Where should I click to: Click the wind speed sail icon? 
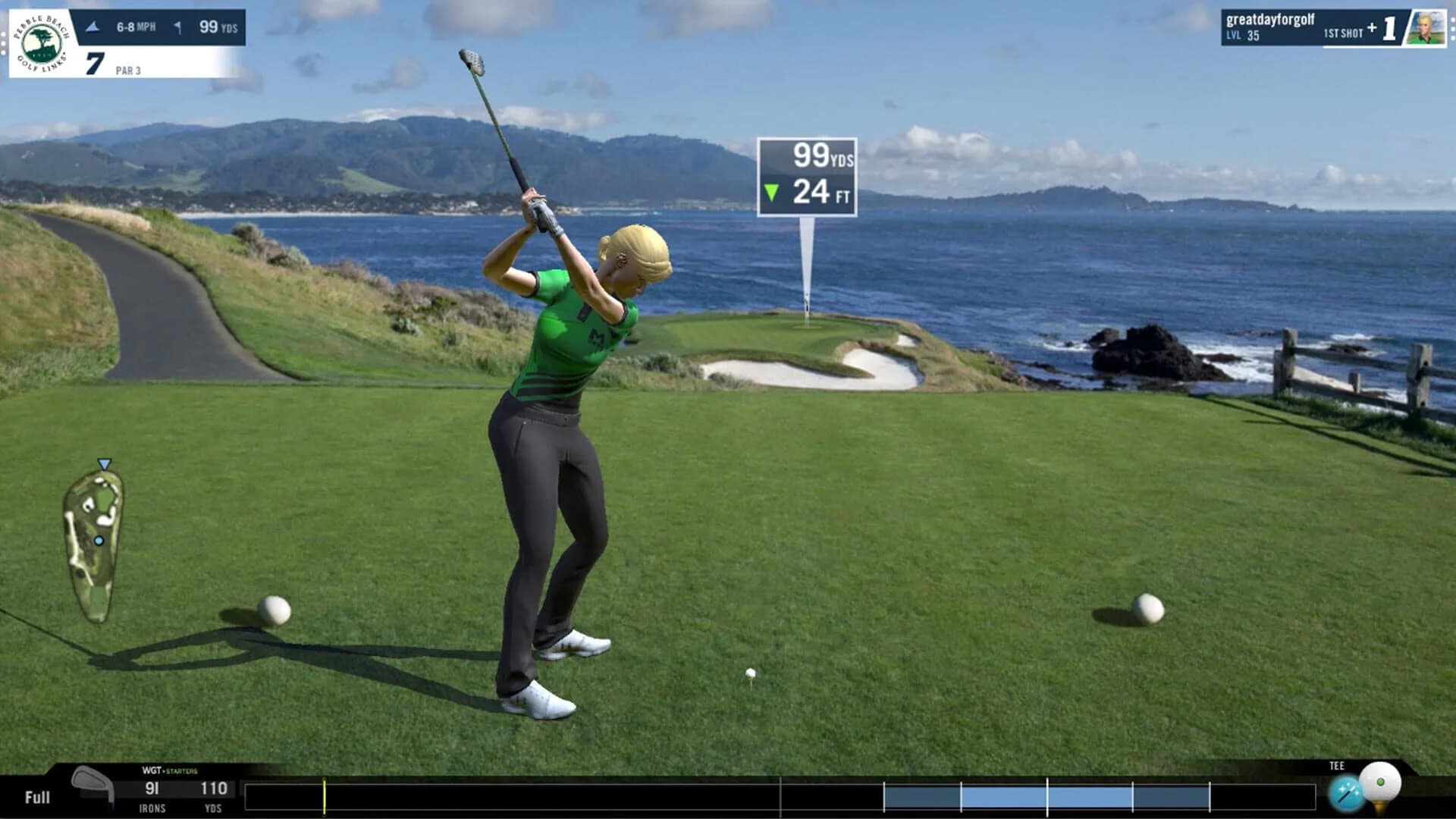coord(94,25)
